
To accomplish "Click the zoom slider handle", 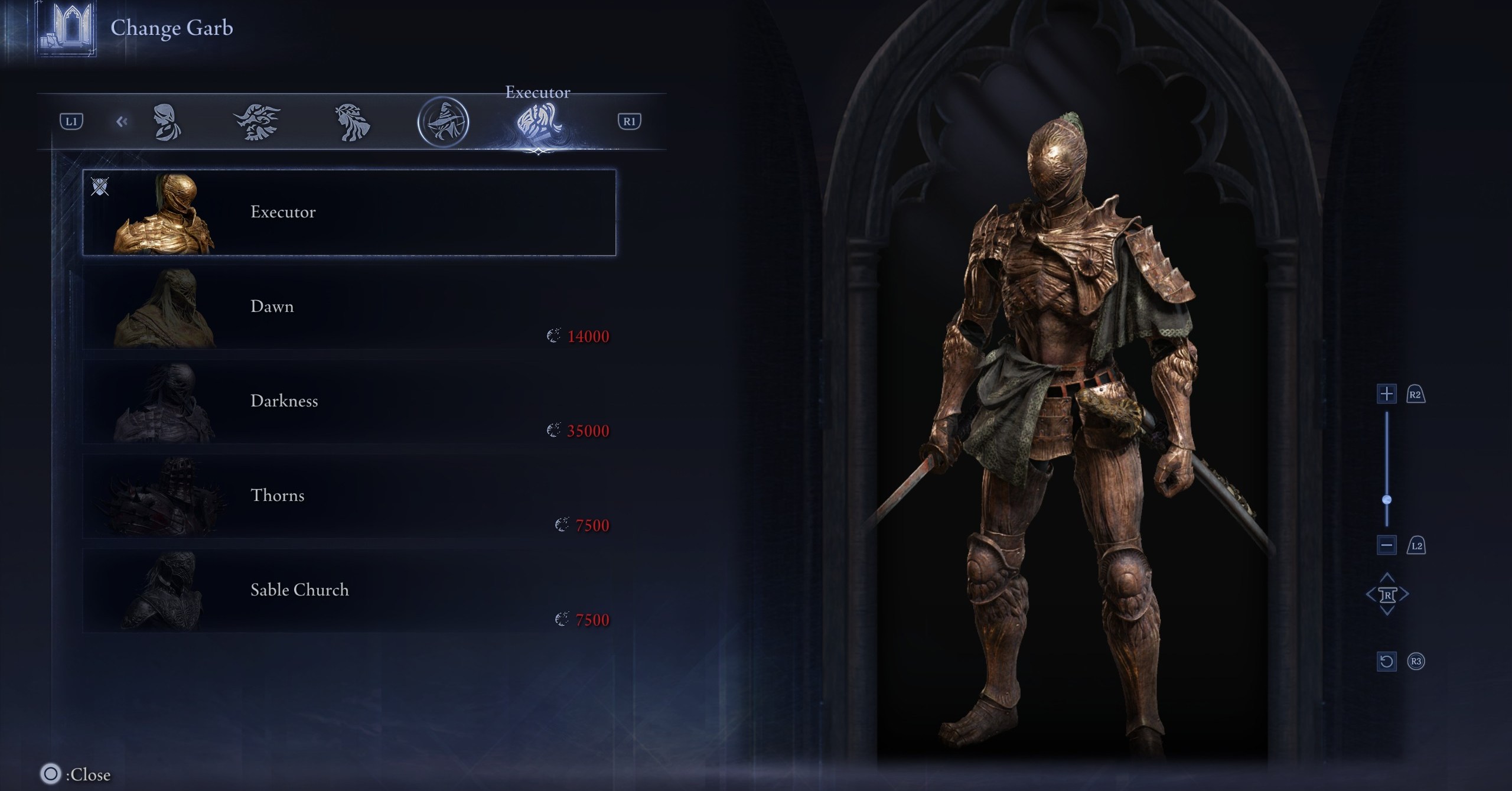I will click(x=1387, y=500).
